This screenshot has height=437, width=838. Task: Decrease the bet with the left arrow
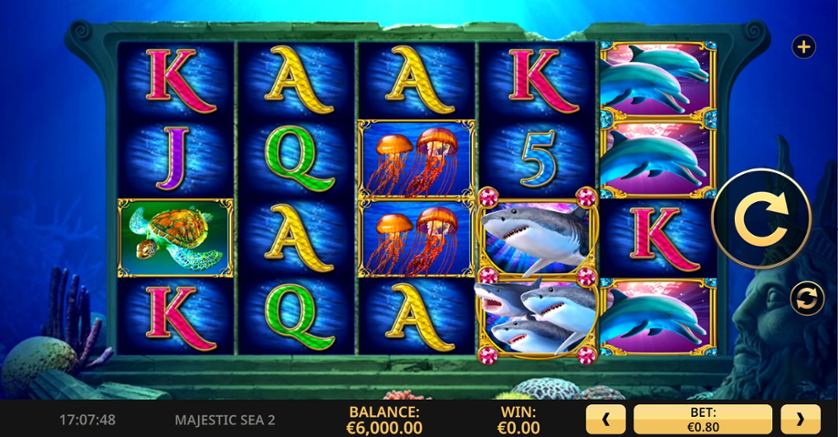click(606, 418)
